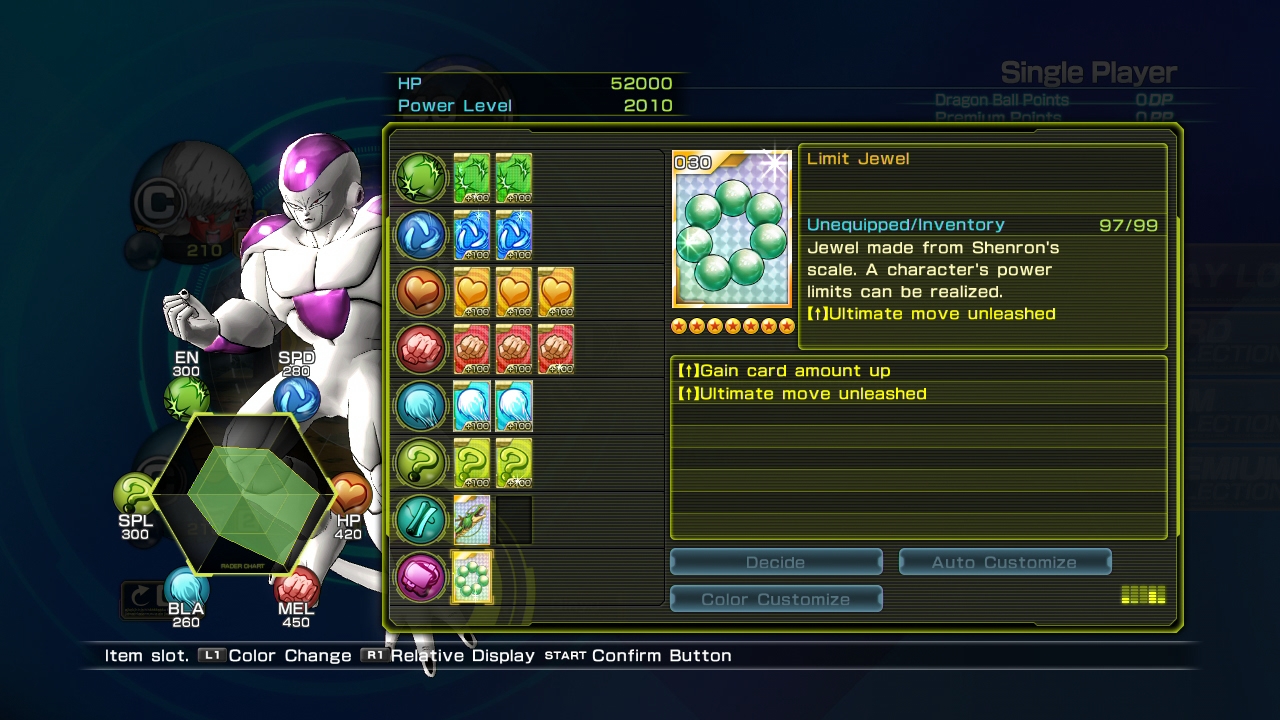Select the cyan blast category icon
Image resolution: width=1280 pixels, height=720 pixels.
pos(421,406)
